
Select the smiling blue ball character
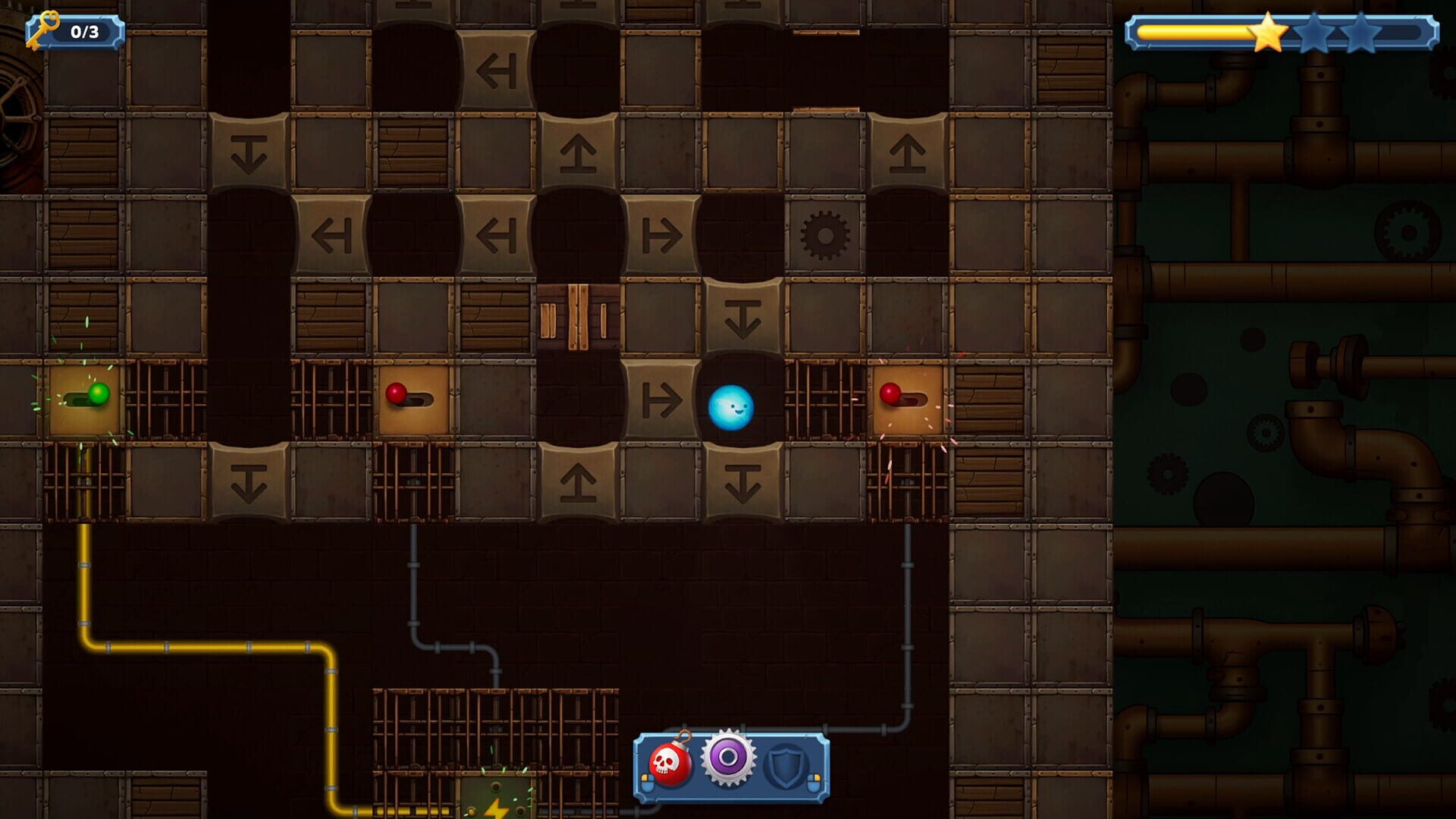[x=732, y=407]
